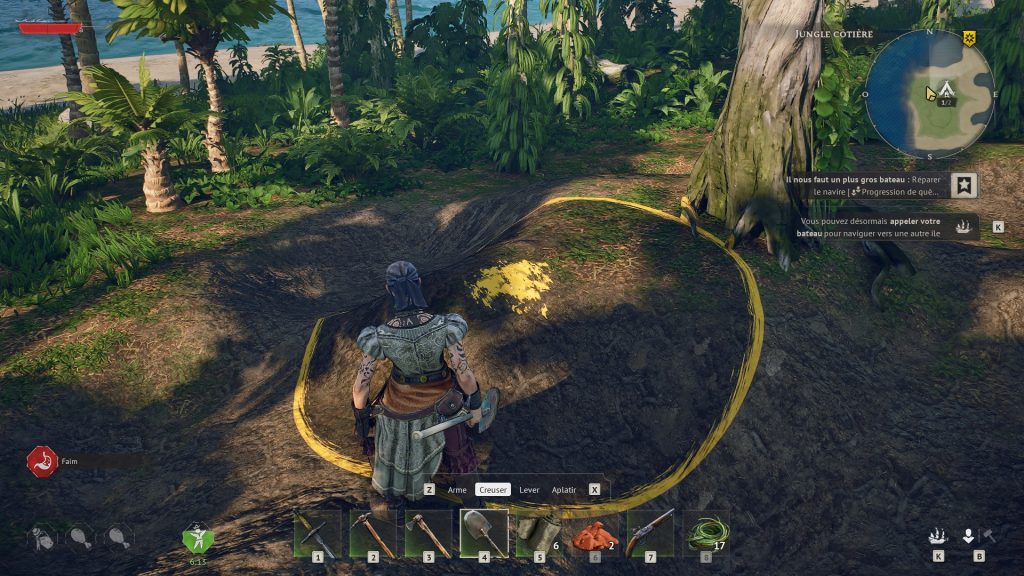Choose the Creuser dig mode
The image size is (1024, 576).
[492, 490]
